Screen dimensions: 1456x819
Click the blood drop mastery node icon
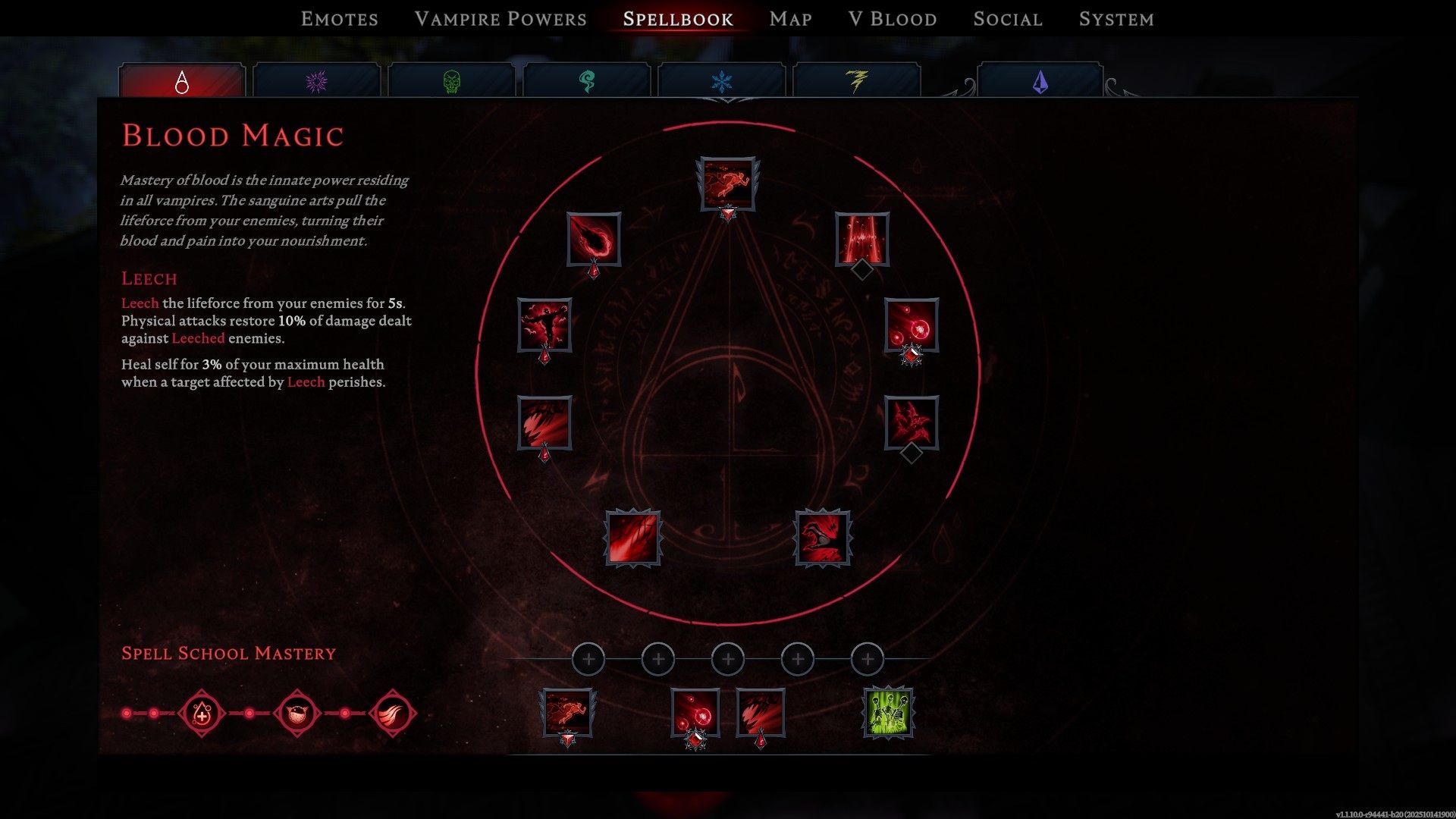click(200, 711)
